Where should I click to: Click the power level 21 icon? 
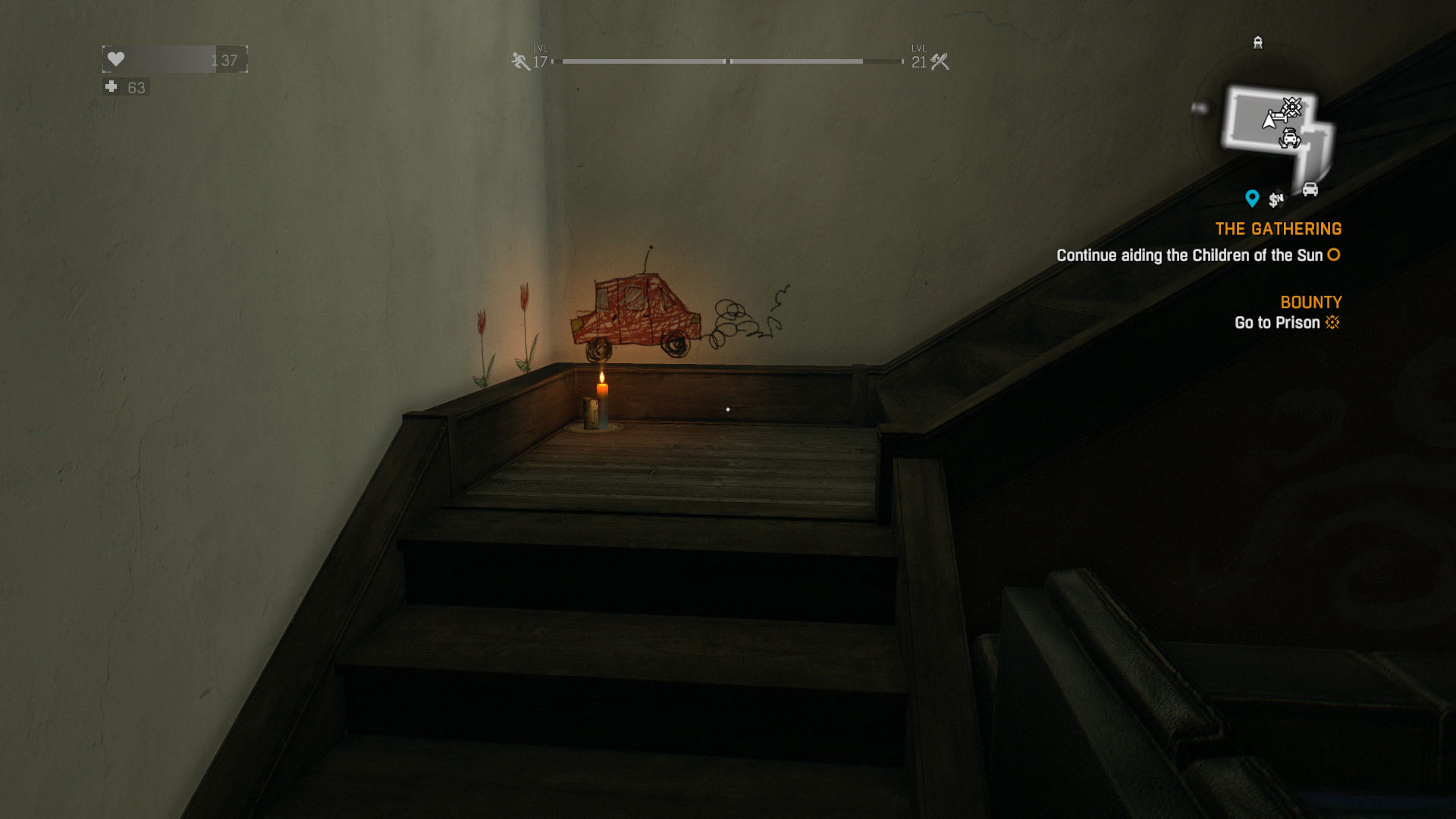pos(940,61)
